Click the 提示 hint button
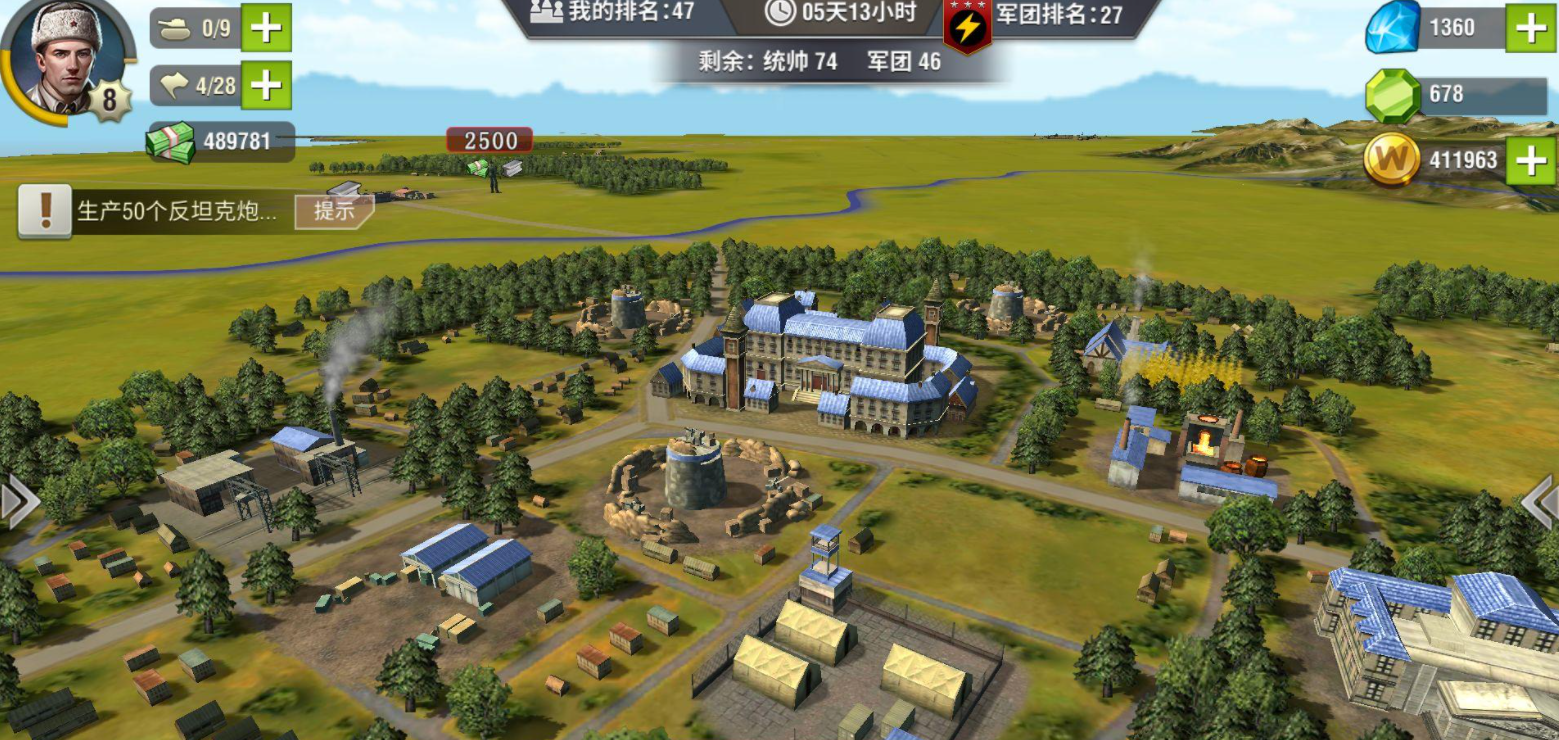Viewport: 1559px width, 740px height. coord(333,211)
